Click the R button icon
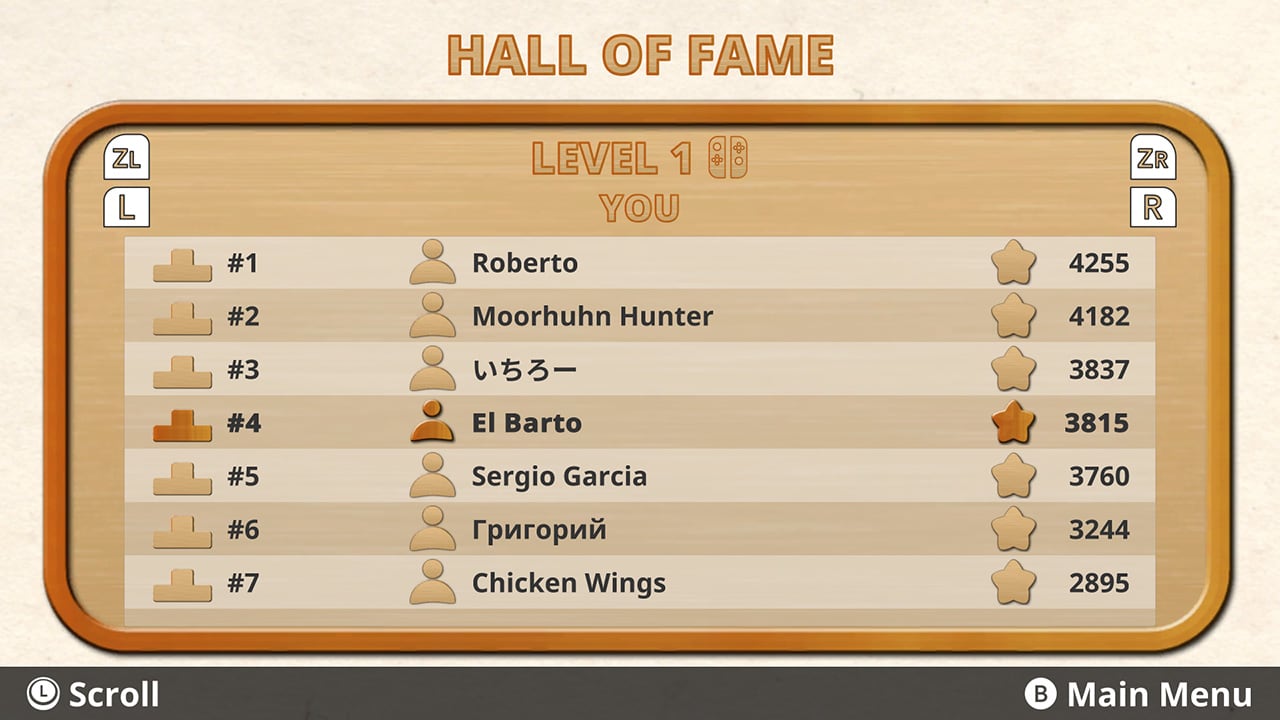This screenshot has height=720, width=1280. coord(1154,207)
